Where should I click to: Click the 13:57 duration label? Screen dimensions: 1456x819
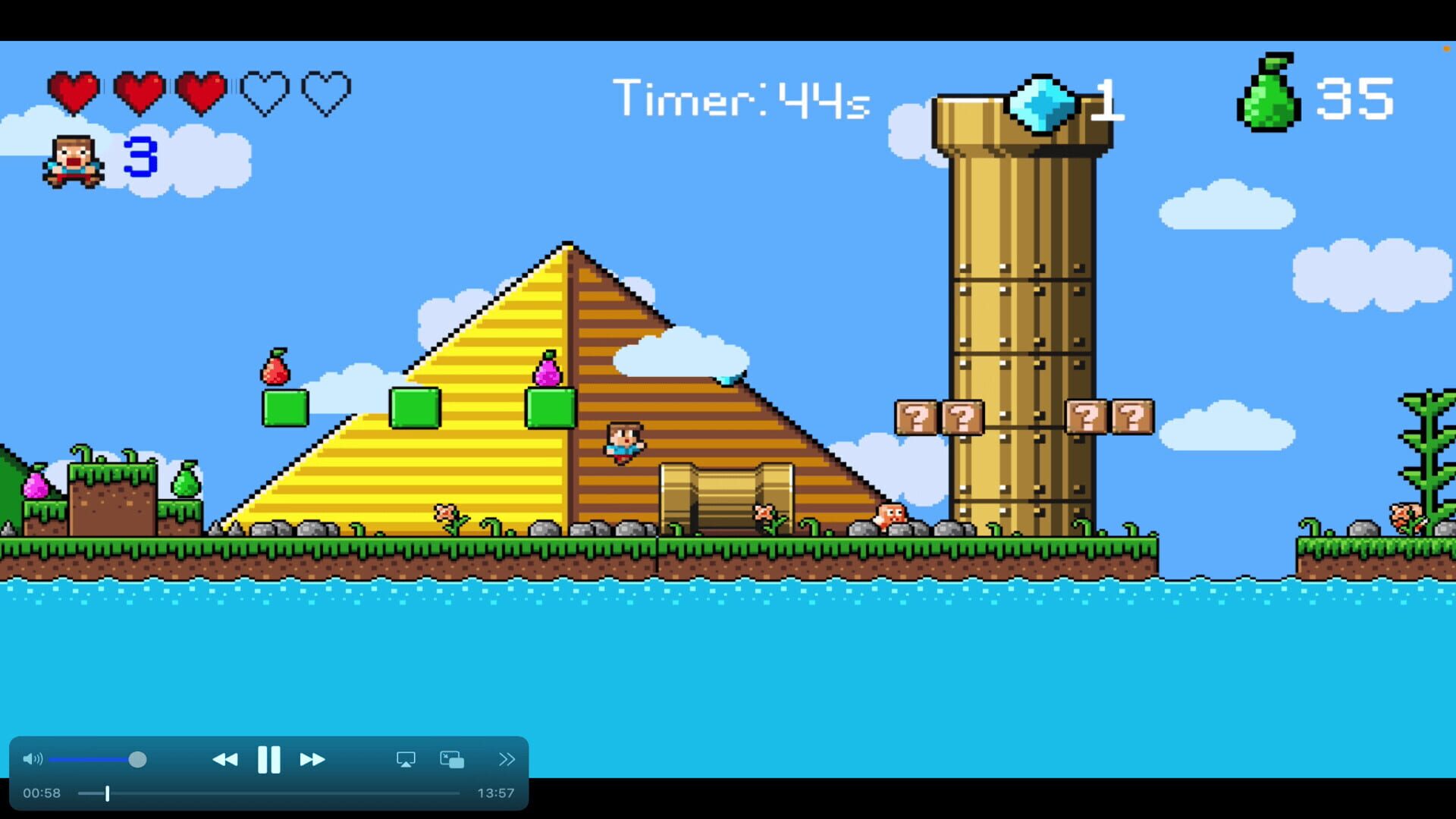pos(496,793)
